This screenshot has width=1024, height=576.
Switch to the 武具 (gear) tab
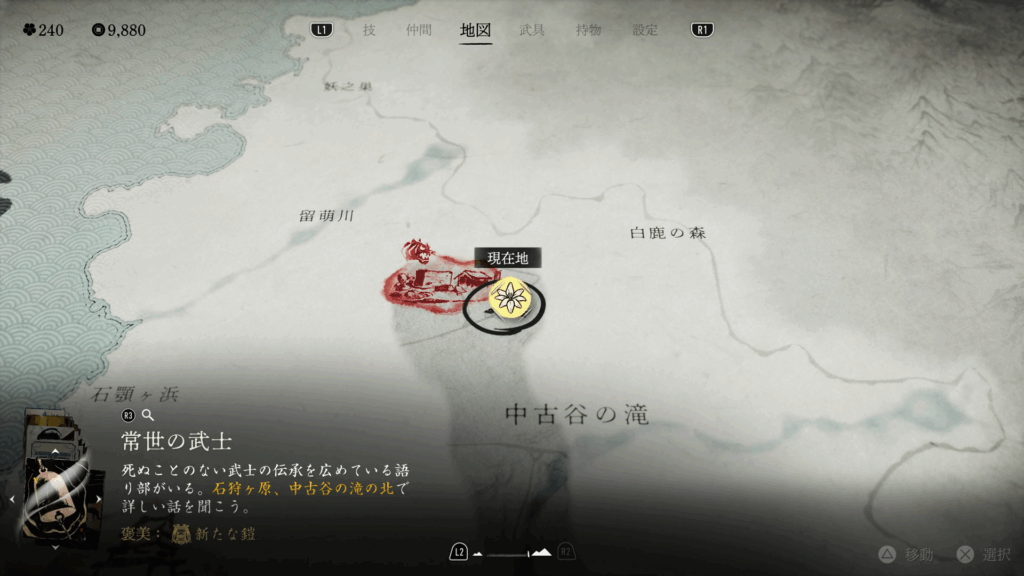532,30
